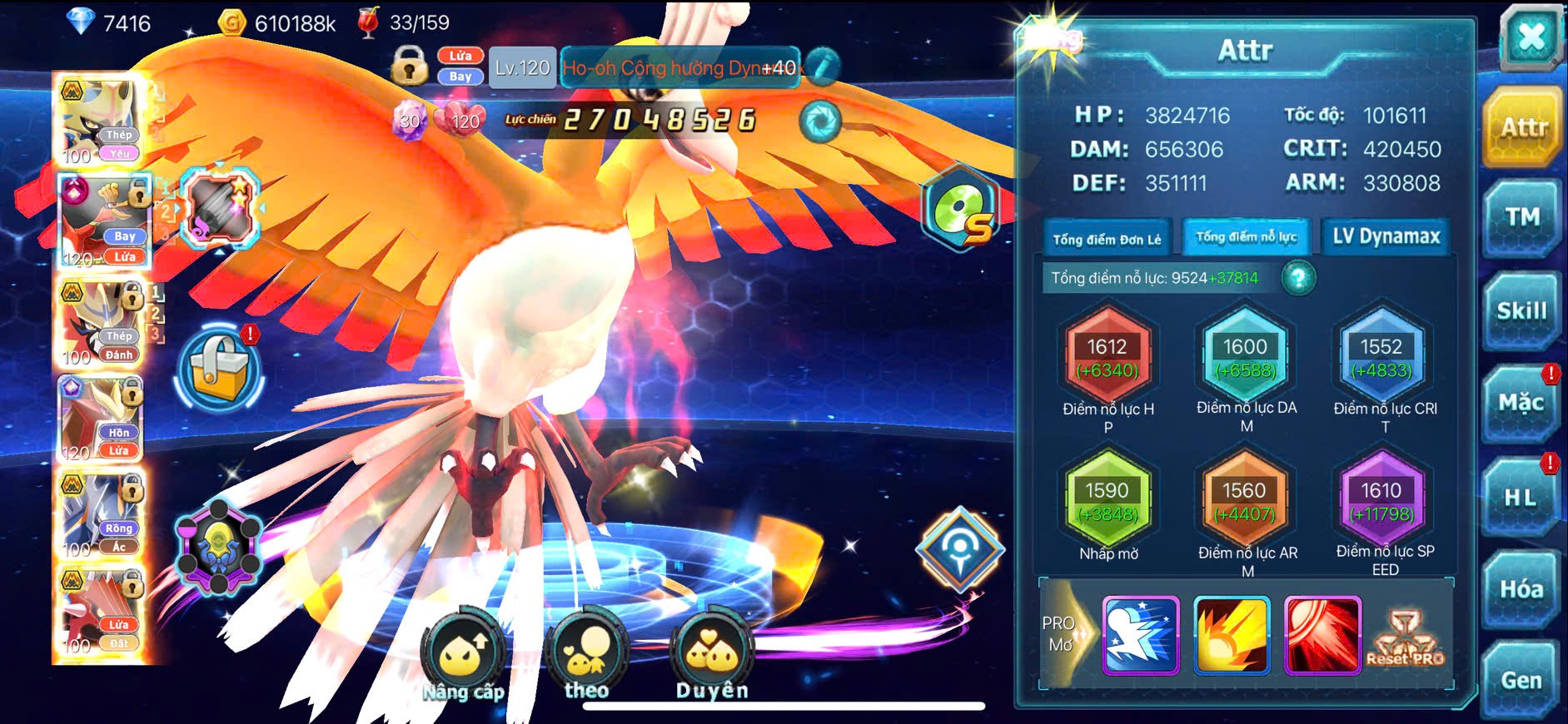Tap the red hexagon HP effort point
The image size is (1568, 724).
1107,356
